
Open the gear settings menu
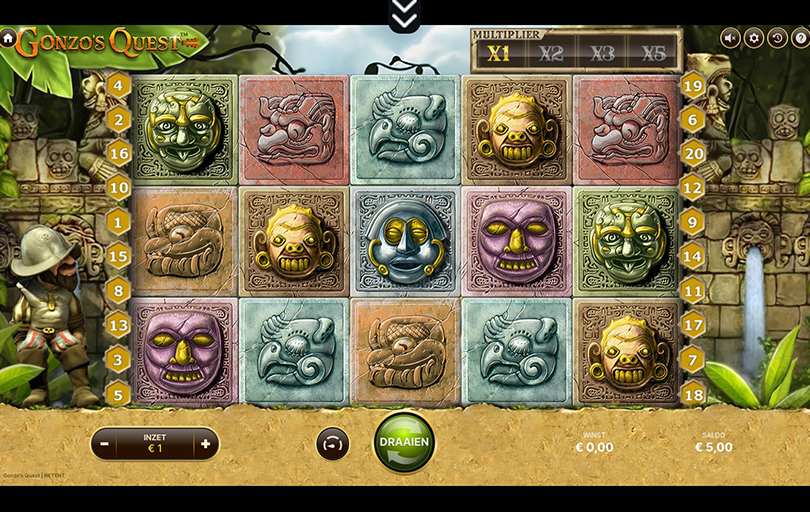point(753,38)
